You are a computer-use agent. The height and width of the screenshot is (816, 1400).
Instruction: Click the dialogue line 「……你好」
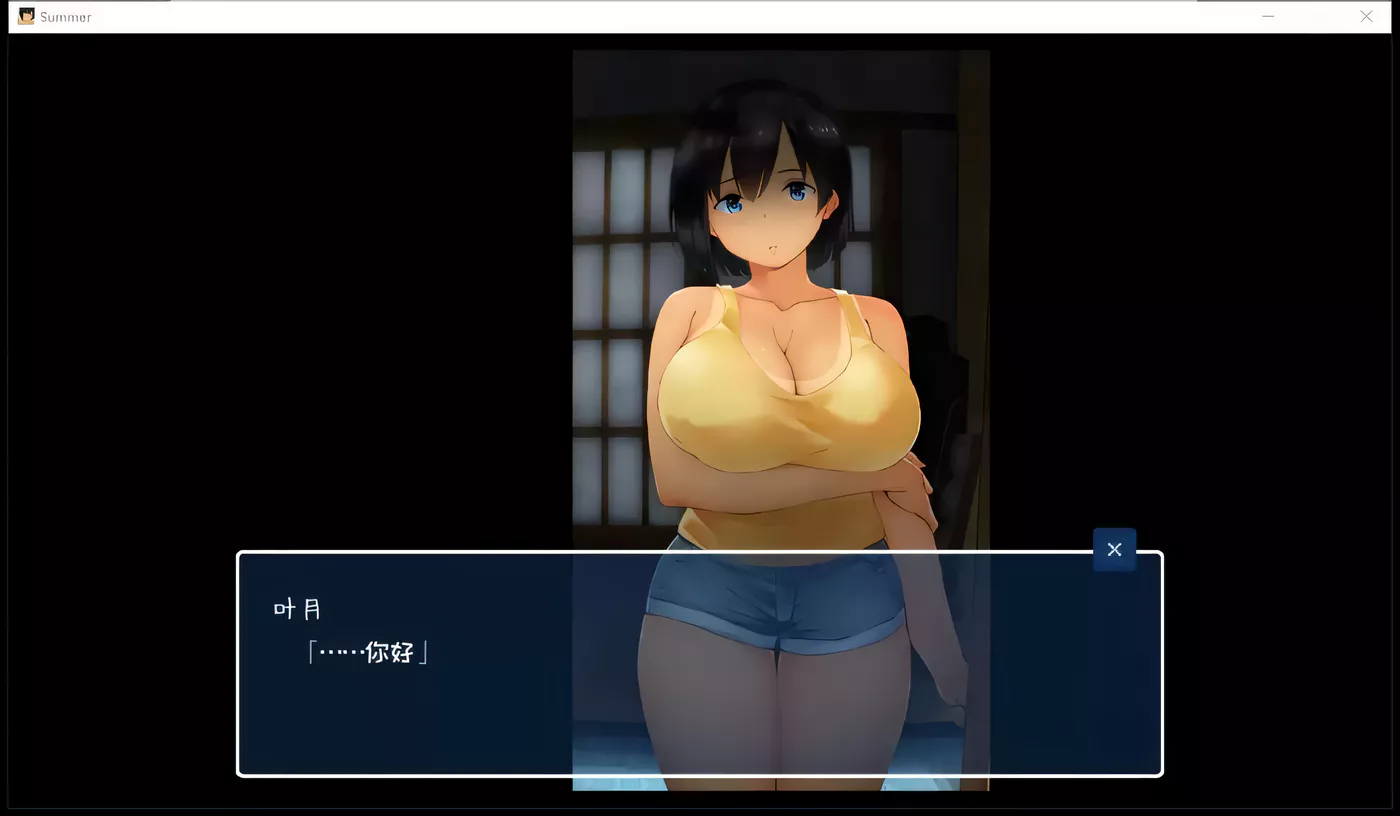coord(365,651)
